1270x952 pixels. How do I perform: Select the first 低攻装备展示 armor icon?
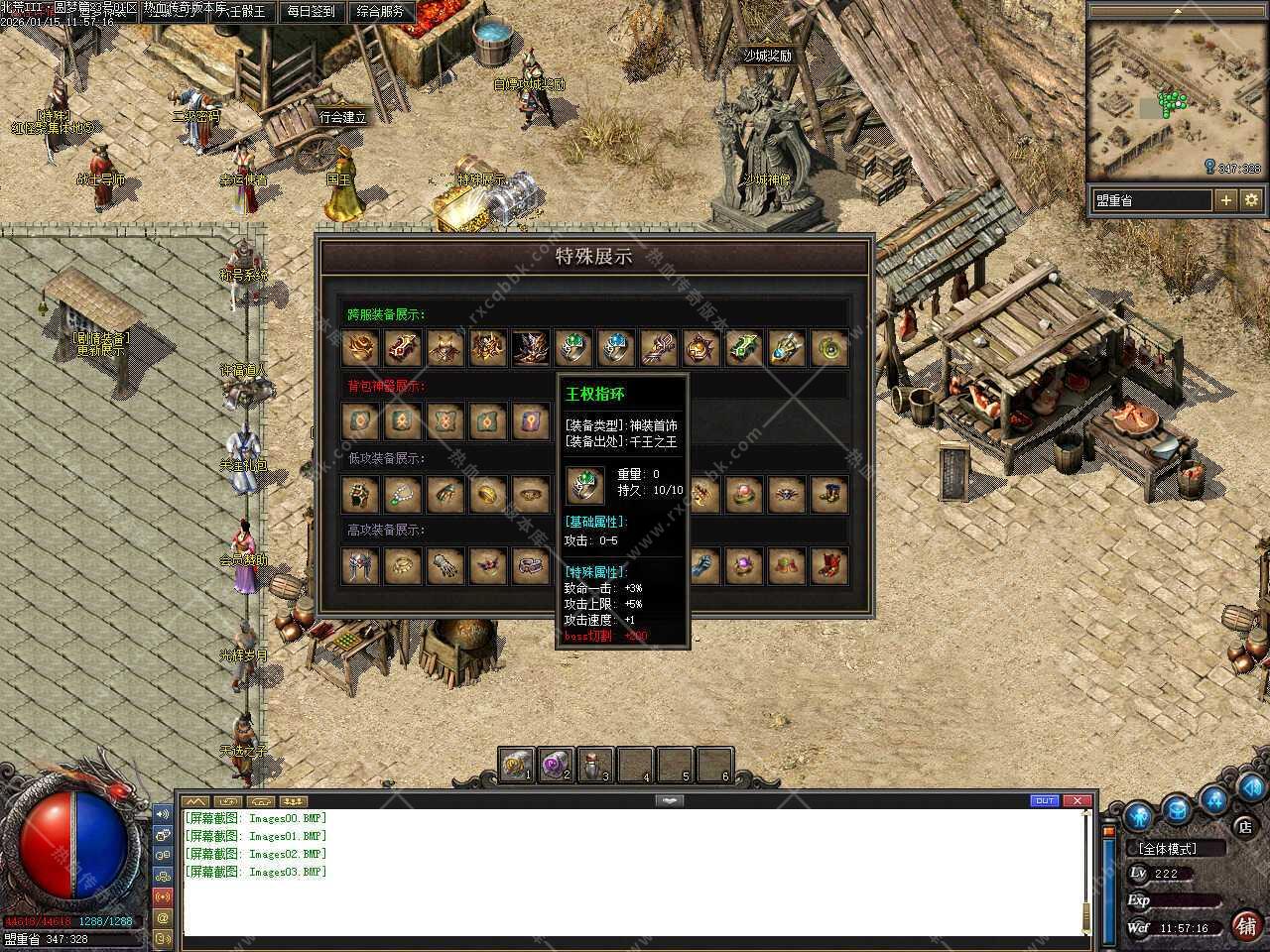(x=360, y=494)
